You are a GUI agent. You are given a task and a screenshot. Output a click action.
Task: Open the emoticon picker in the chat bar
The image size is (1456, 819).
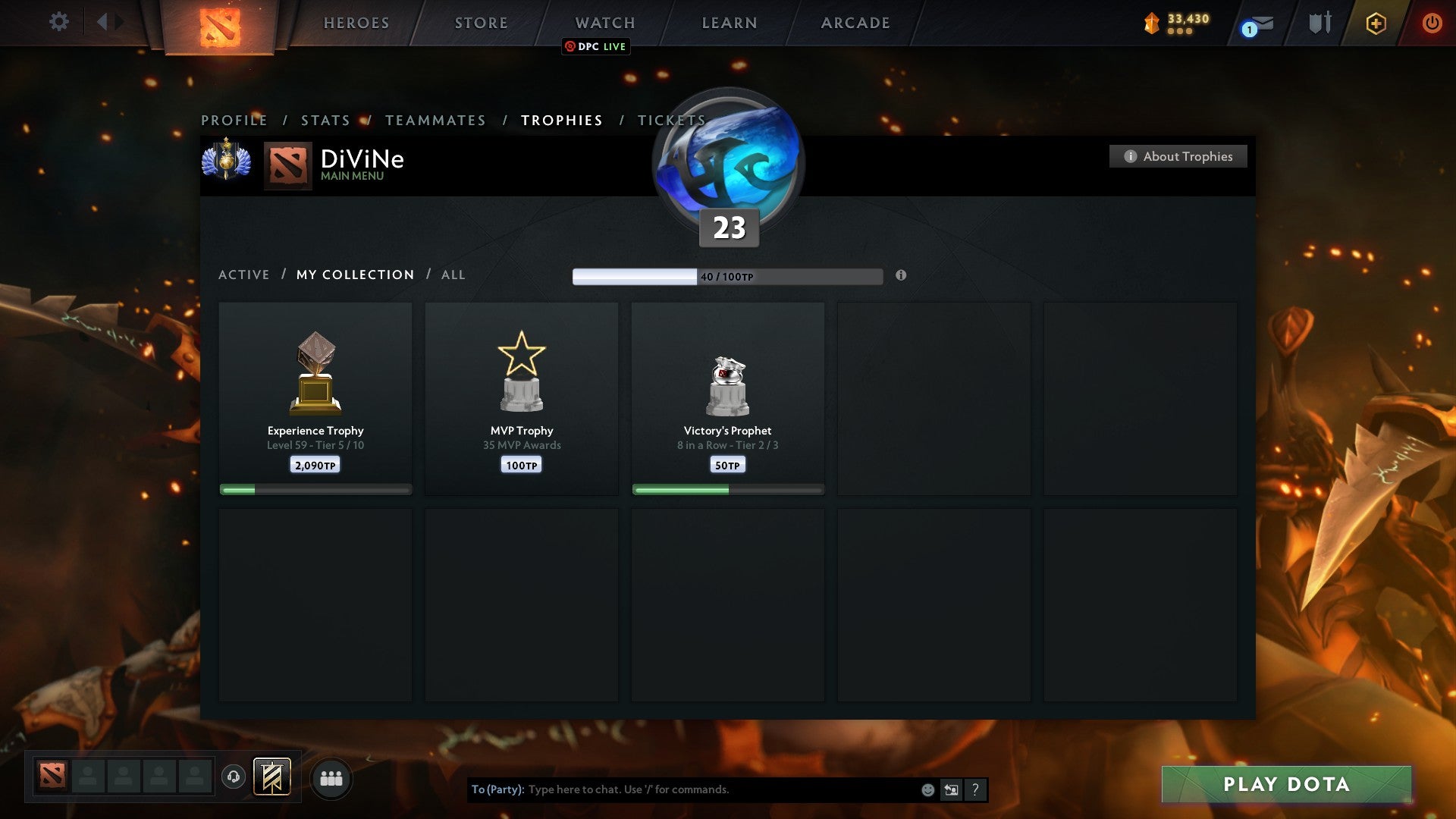[x=927, y=789]
